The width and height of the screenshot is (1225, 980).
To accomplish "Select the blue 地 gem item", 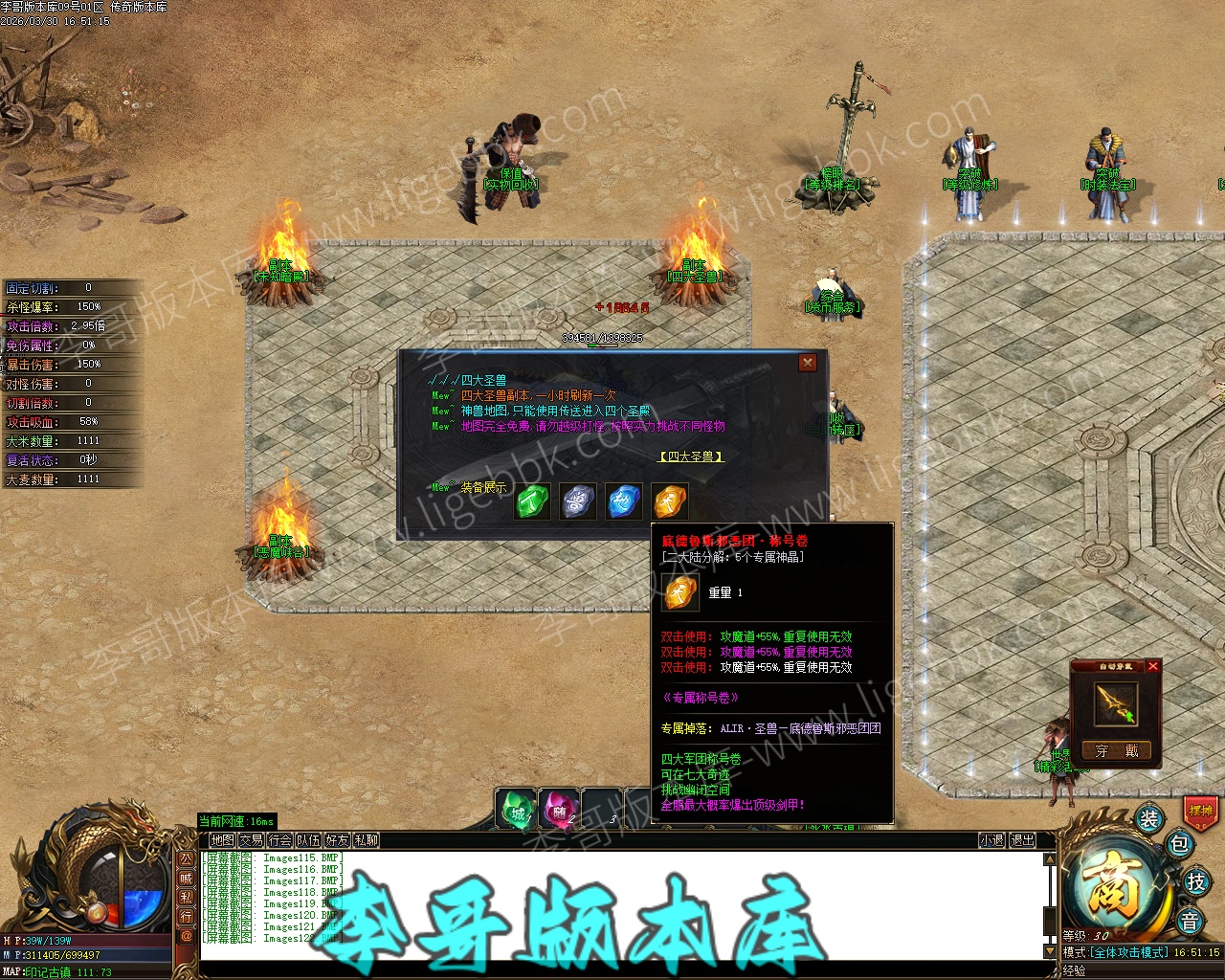I will click(623, 501).
